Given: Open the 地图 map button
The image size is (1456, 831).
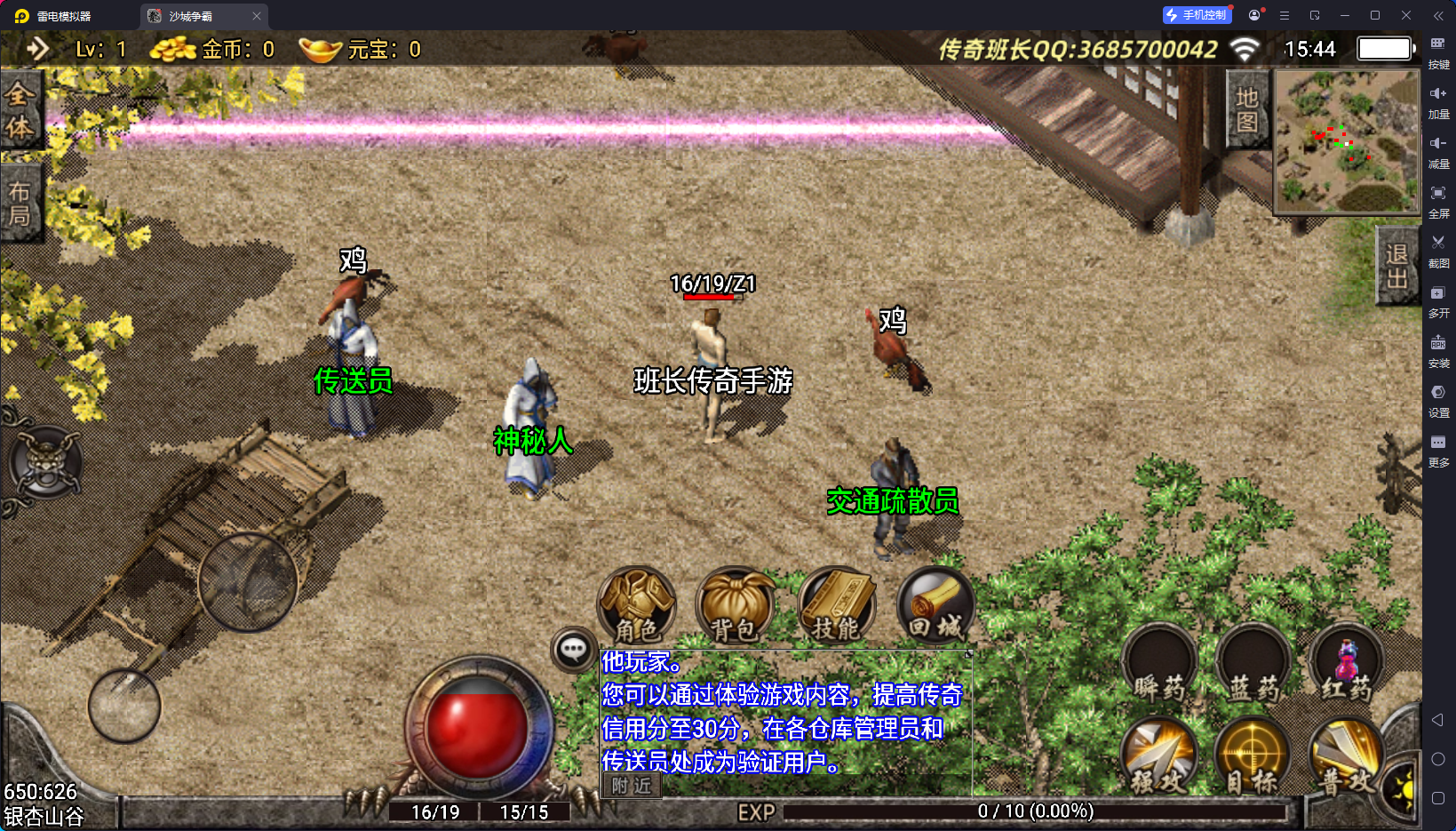Looking at the screenshot, I should tap(1247, 109).
